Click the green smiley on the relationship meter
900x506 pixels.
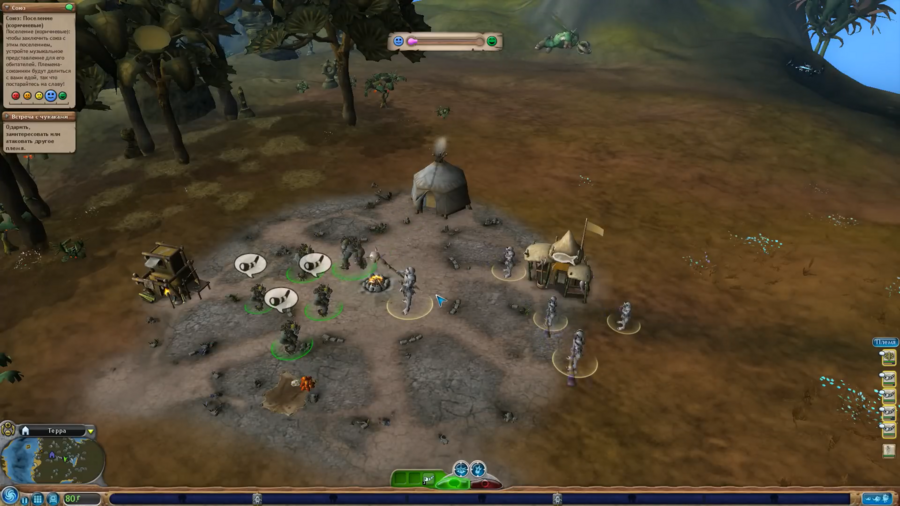point(491,41)
